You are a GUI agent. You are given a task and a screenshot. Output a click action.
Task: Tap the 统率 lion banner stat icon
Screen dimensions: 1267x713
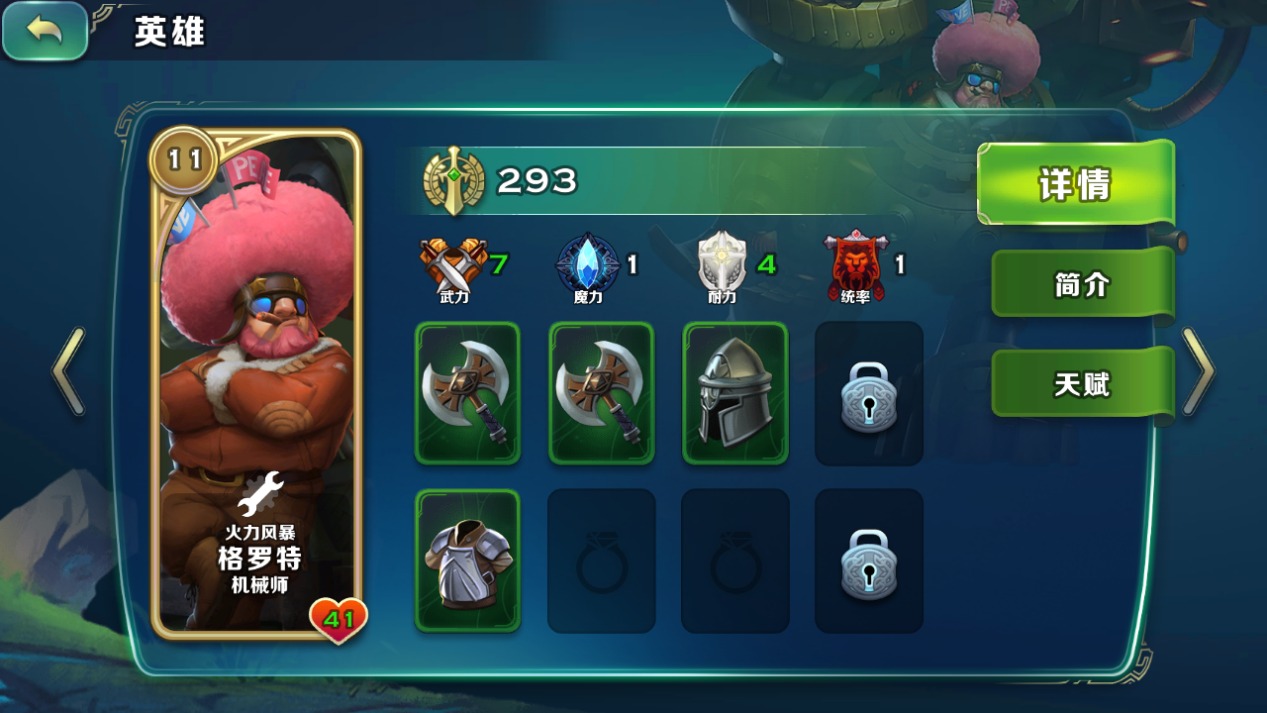pos(855,266)
